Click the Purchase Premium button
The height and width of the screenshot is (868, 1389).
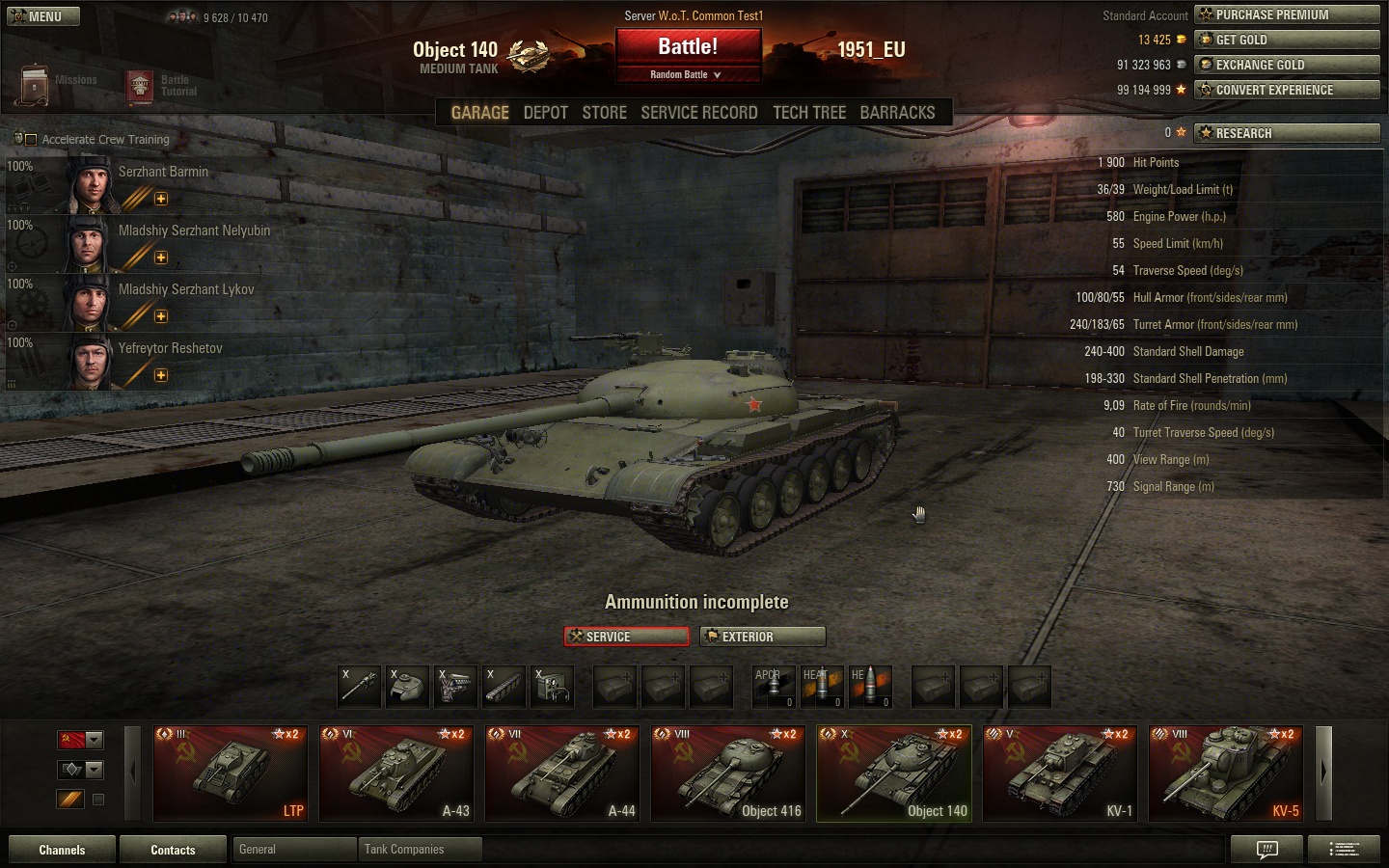tap(1287, 14)
